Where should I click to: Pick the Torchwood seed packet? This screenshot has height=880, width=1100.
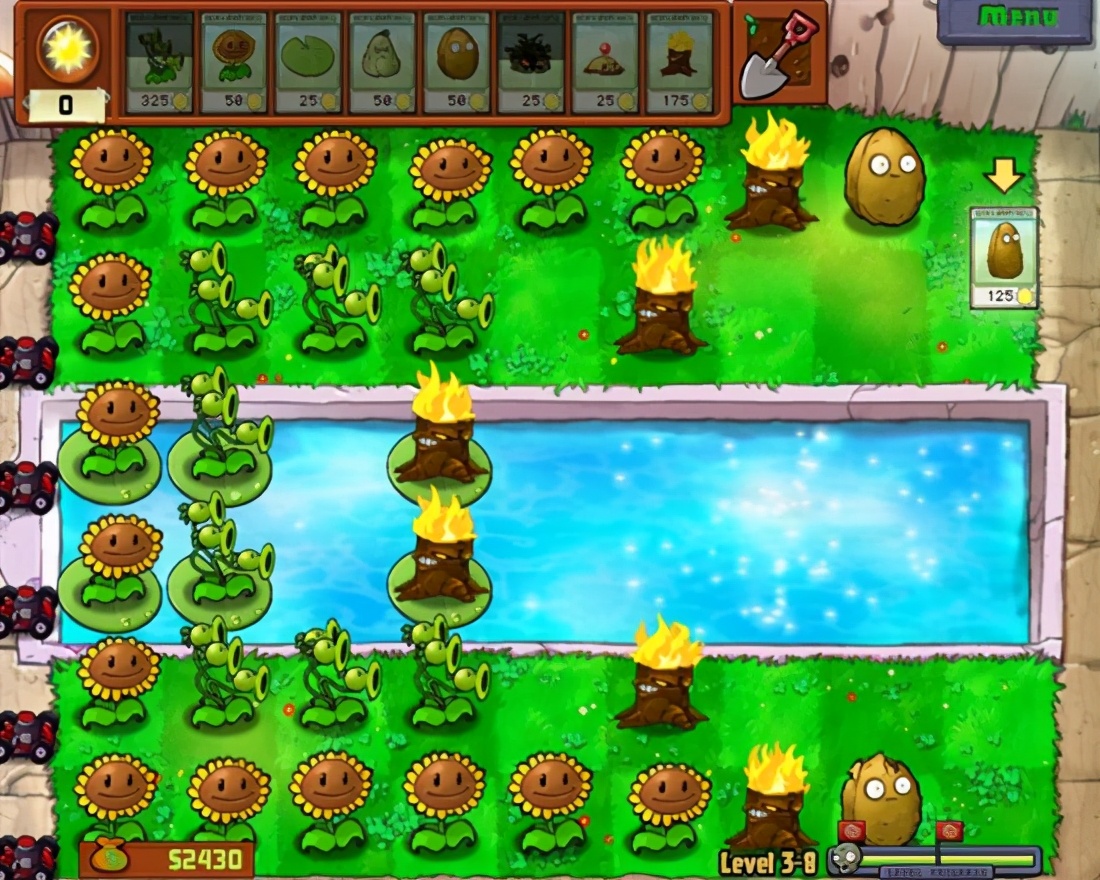click(x=679, y=62)
